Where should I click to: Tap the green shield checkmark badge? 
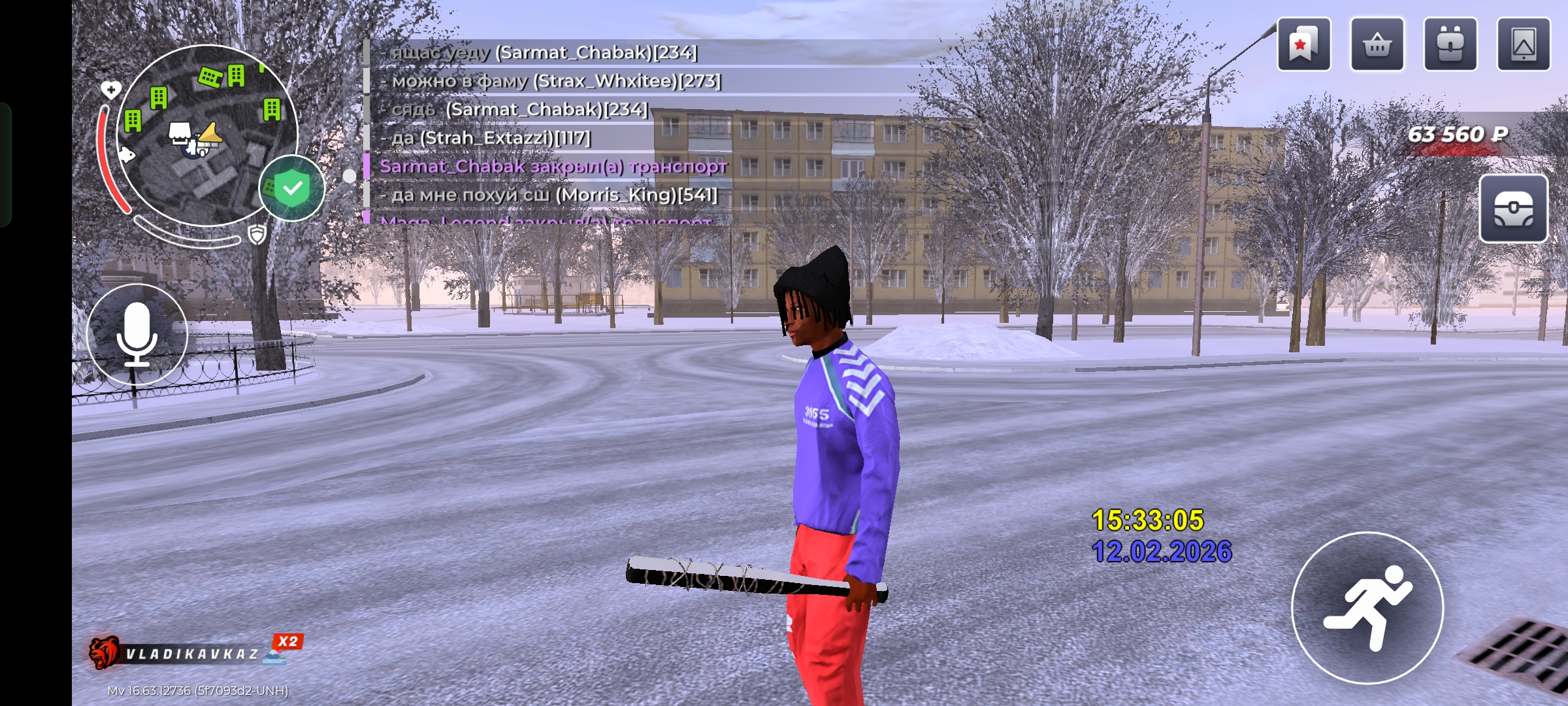coord(292,188)
